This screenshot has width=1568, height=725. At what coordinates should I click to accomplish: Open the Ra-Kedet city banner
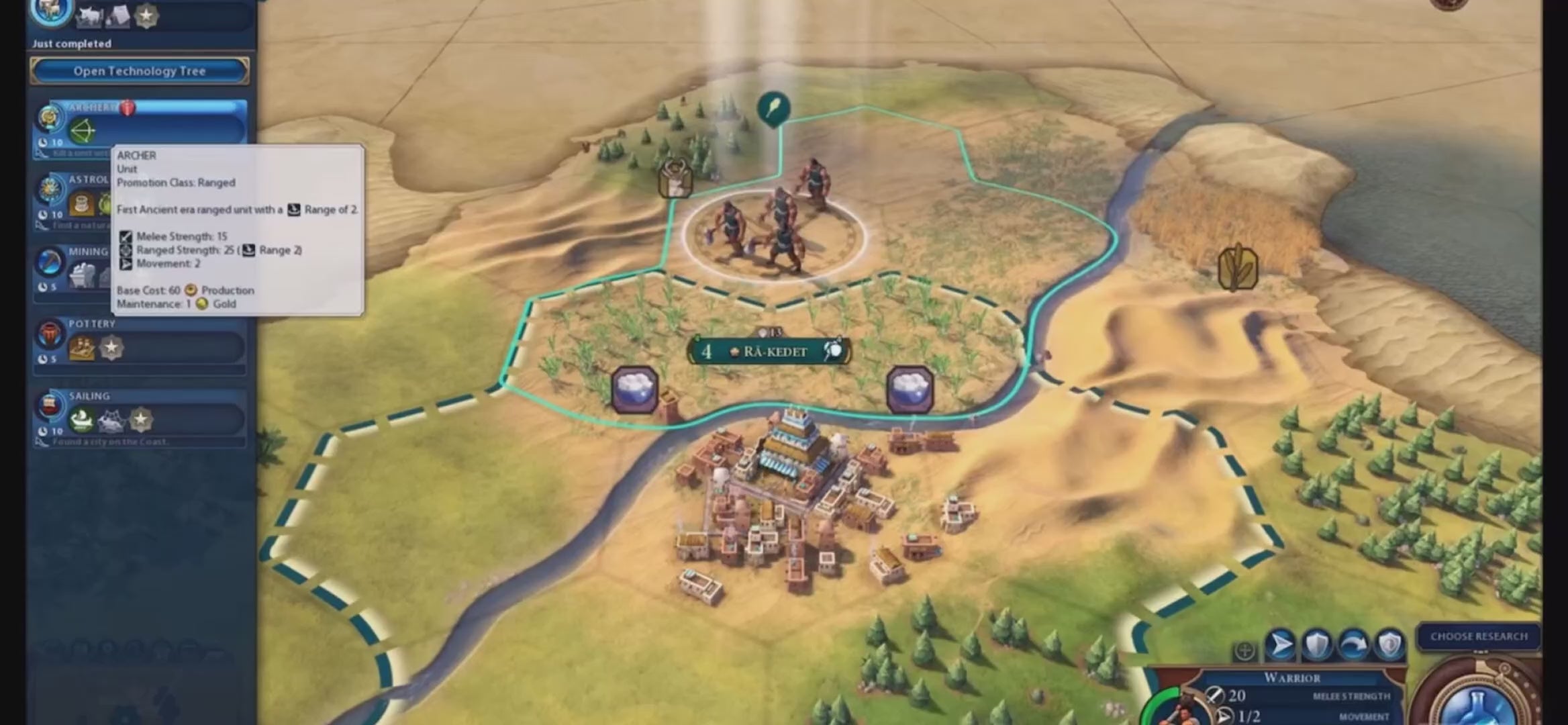(771, 352)
